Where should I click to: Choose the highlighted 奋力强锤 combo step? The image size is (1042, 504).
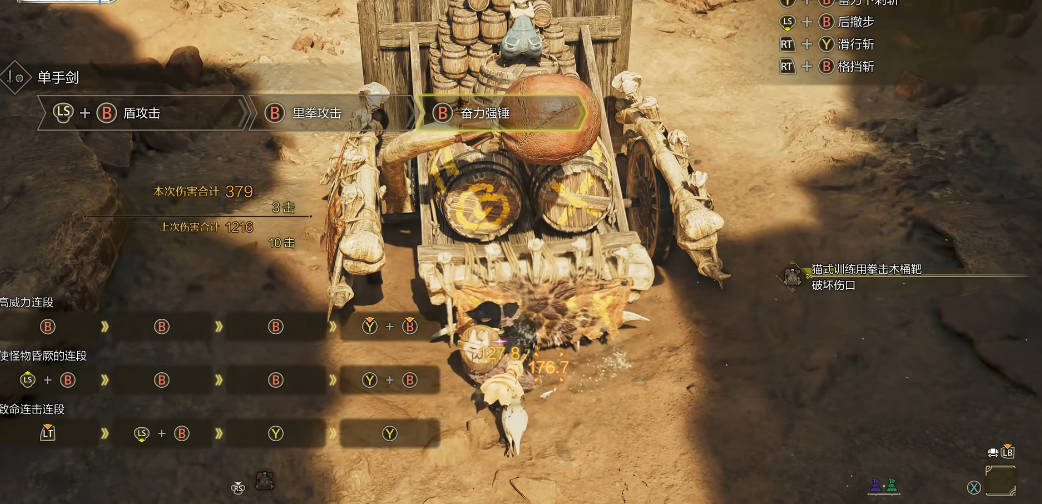pos(485,113)
